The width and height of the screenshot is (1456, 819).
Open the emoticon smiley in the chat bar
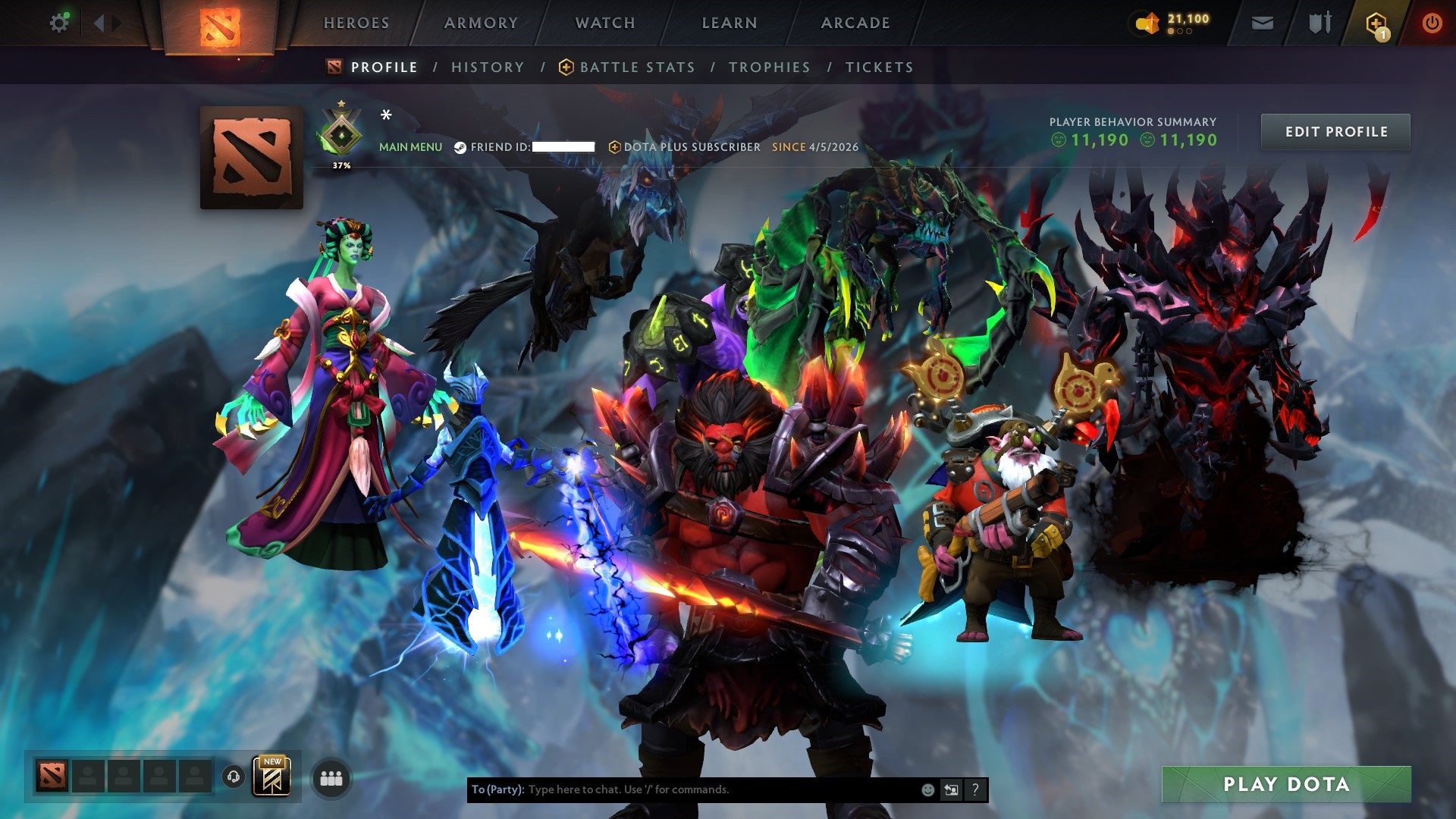[928, 790]
